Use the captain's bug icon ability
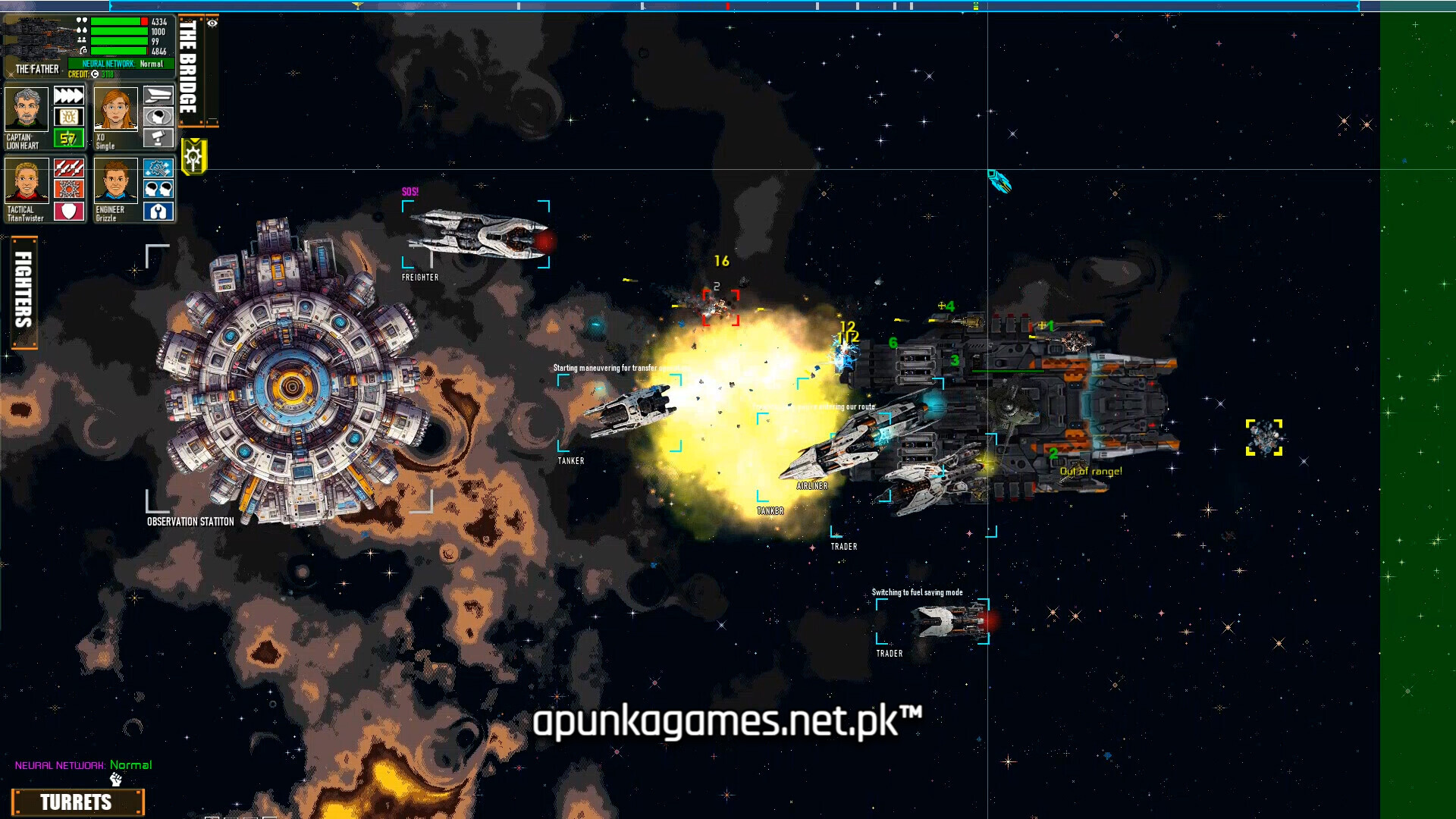 pyautogui.click(x=68, y=117)
